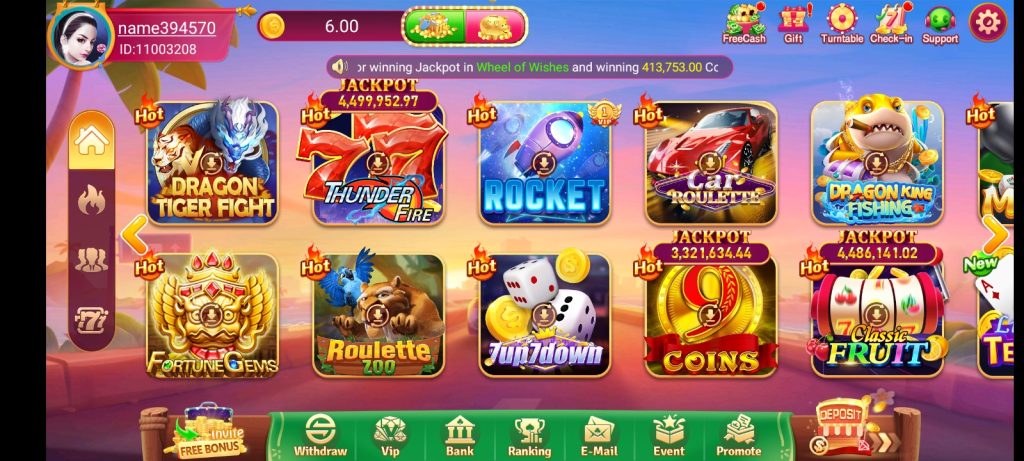Open the Withdraw menu
1024x461 pixels.
point(320,435)
